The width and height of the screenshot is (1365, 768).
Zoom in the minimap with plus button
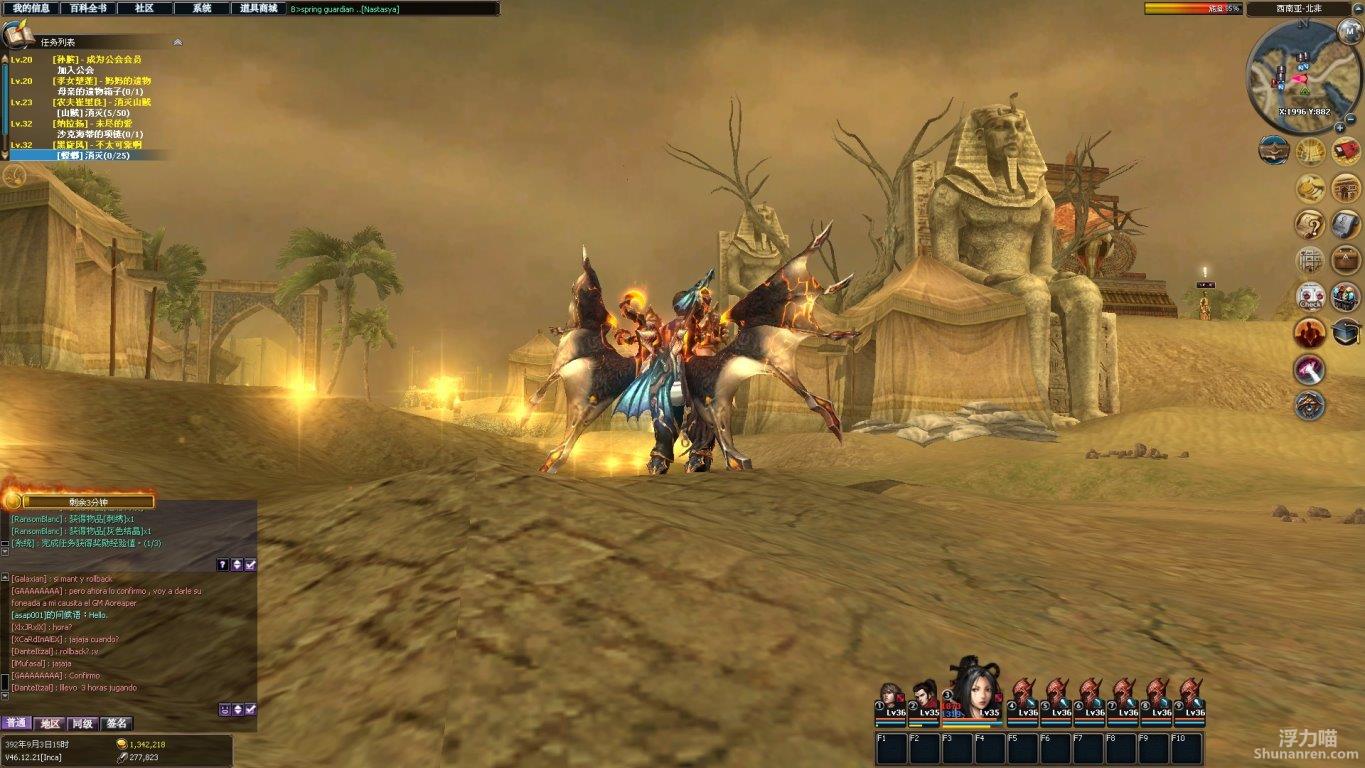(1339, 128)
